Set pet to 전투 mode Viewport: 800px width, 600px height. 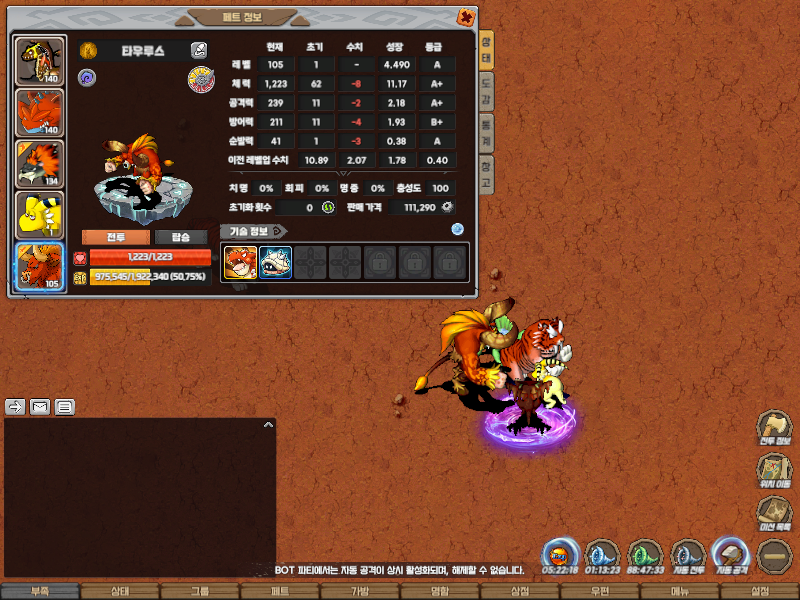click(115, 237)
